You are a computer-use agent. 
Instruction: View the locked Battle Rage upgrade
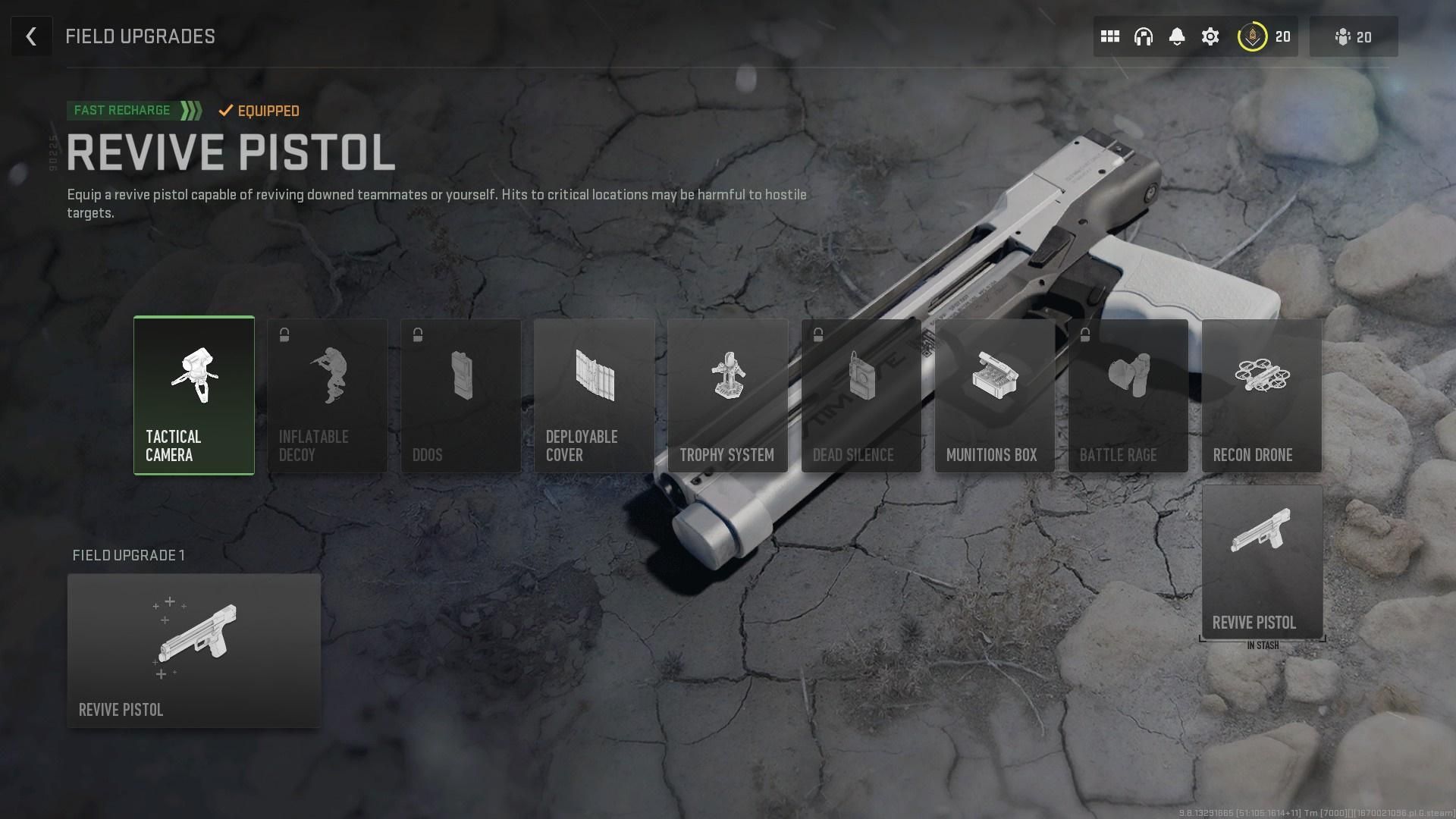coord(1128,394)
